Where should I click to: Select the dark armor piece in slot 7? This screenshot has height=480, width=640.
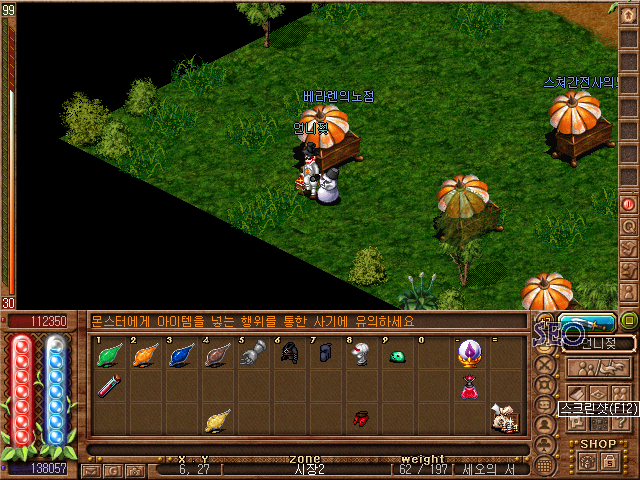point(325,354)
